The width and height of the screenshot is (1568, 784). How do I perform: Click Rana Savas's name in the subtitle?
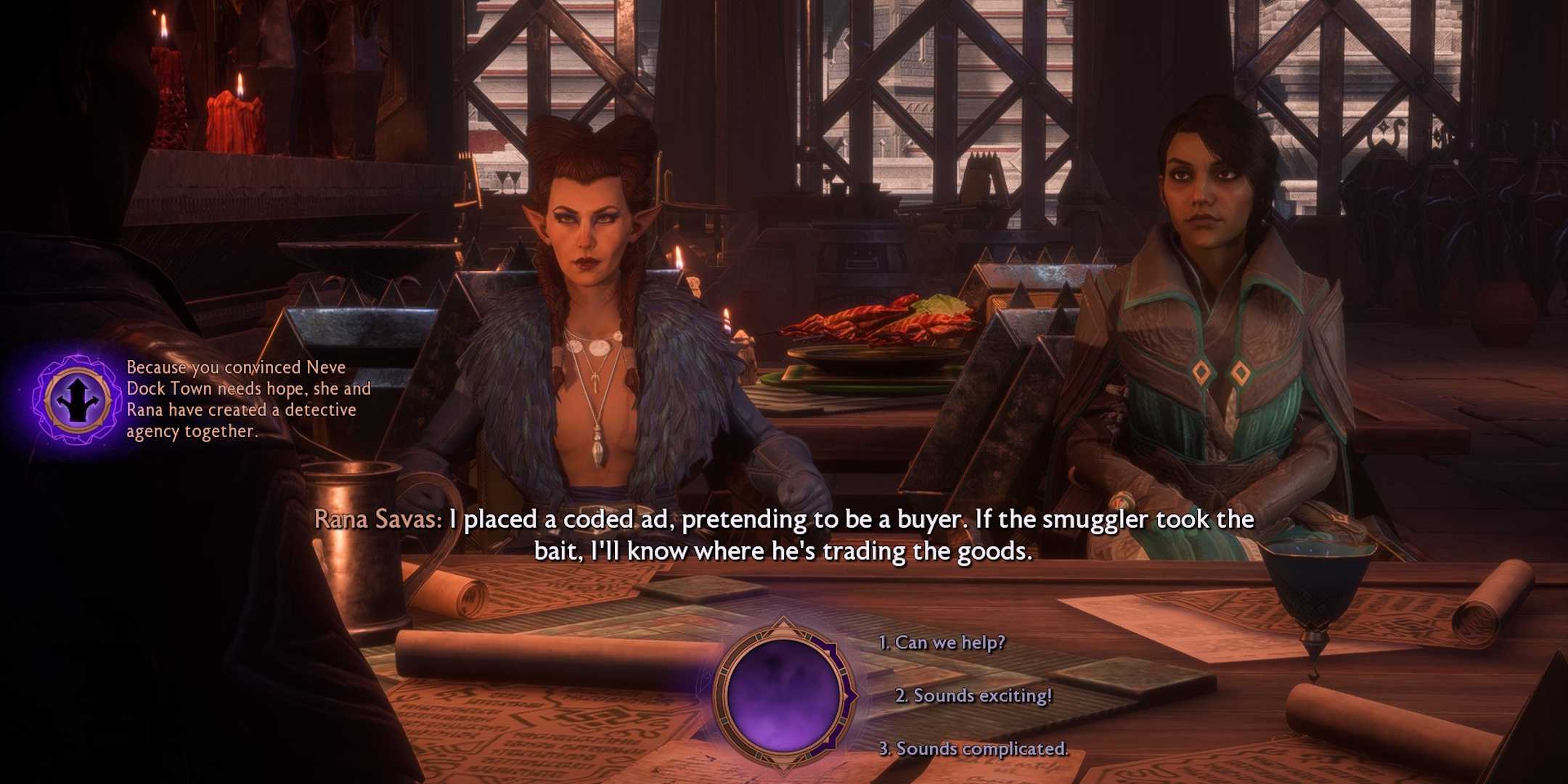[x=378, y=520]
